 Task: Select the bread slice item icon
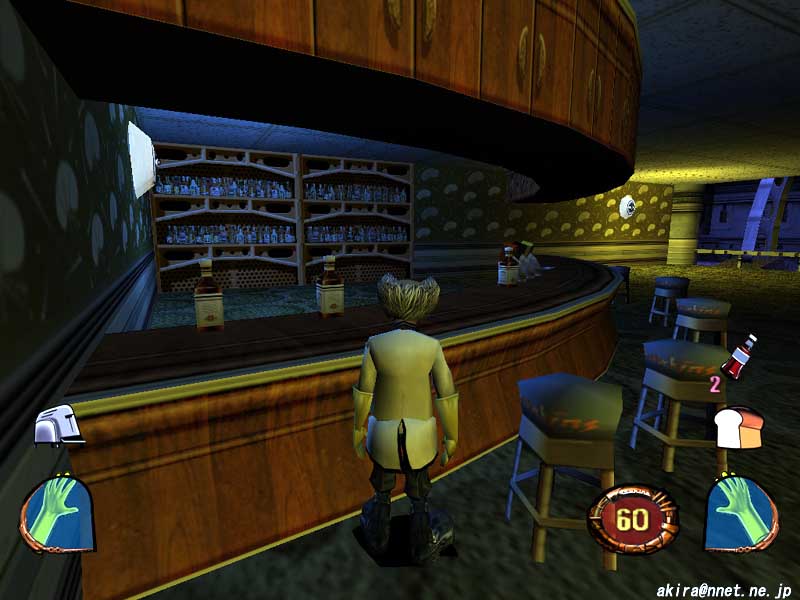click(x=738, y=427)
